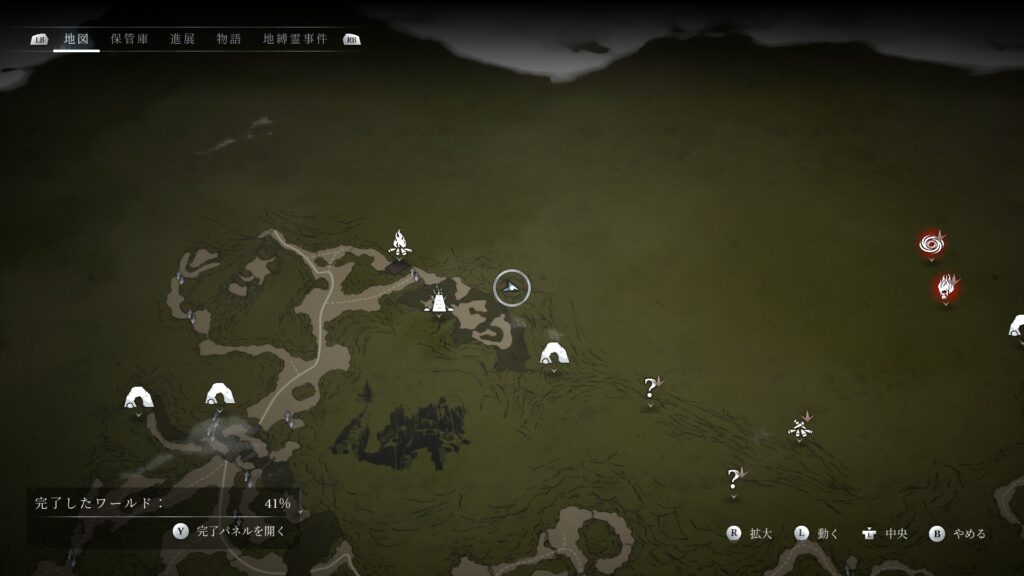
Task: Click the shrine marker below the campfire
Action: click(439, 299)
